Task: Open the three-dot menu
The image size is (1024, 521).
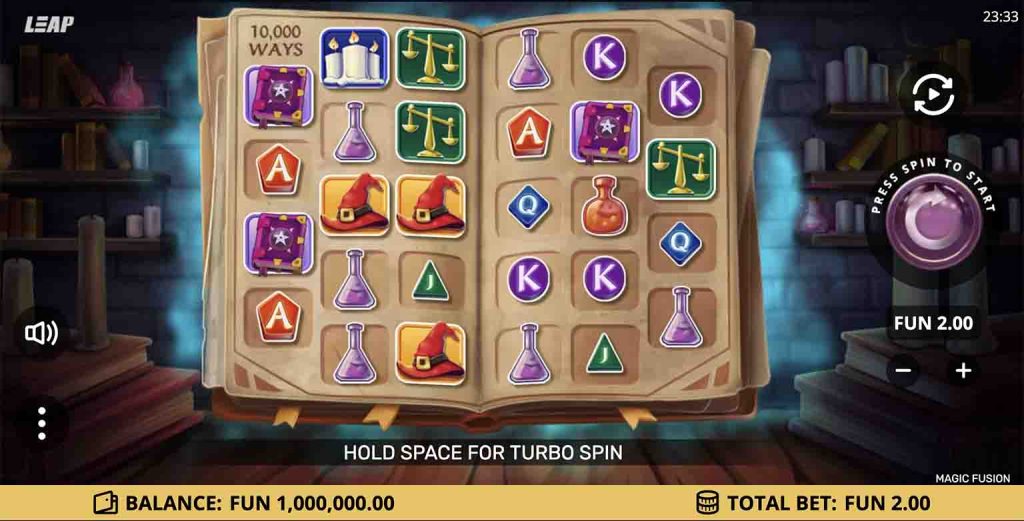Action: (x=41, y=424)
